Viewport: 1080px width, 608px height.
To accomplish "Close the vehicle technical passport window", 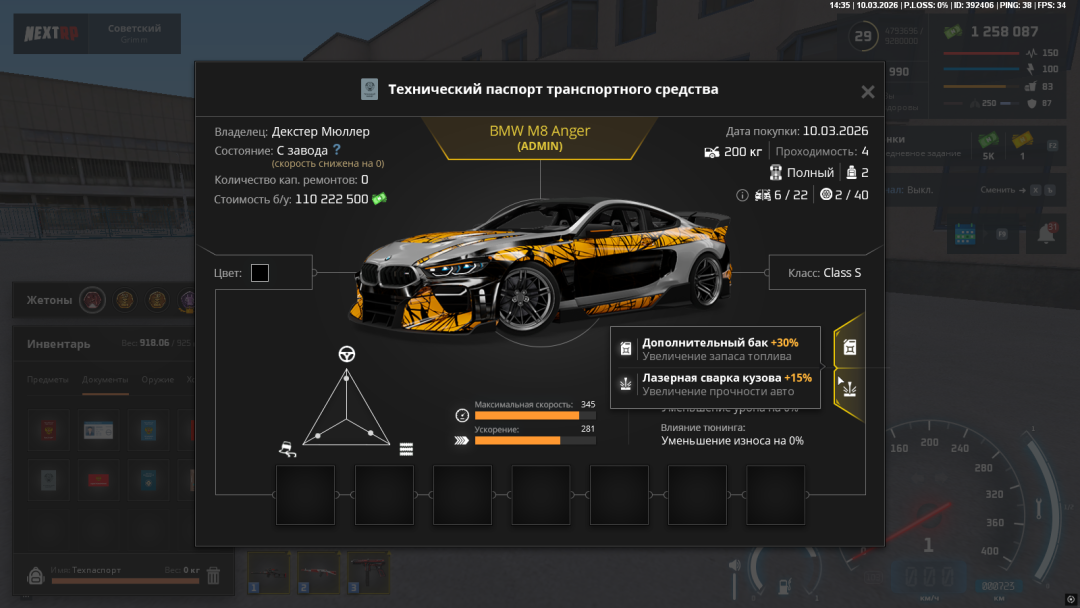I will [x=867, y=92].
